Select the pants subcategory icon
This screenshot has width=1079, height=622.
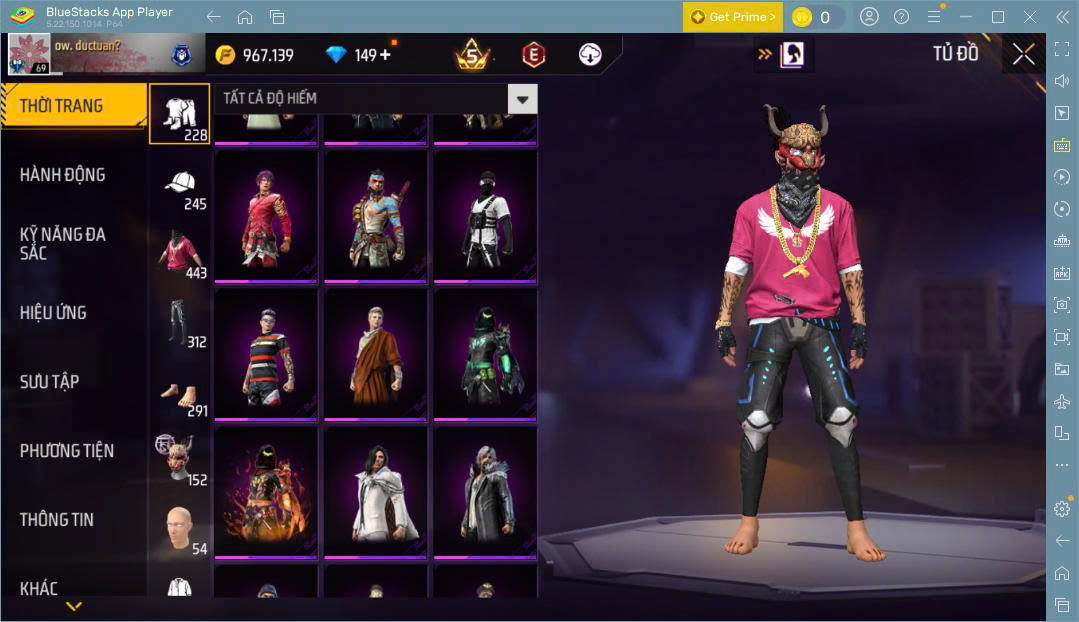tap(180, 322)
